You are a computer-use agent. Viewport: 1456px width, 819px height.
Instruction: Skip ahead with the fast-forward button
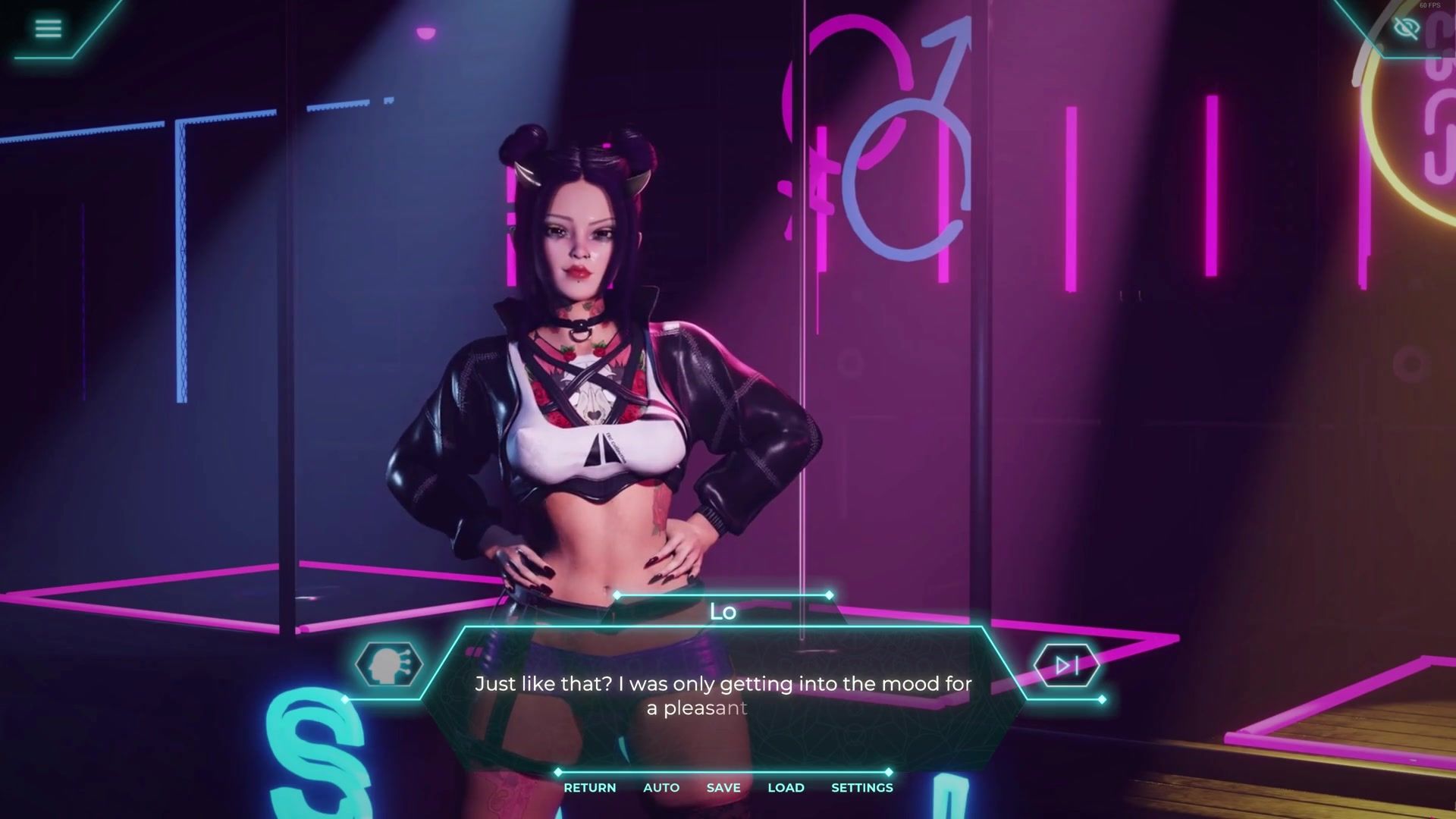[x=1066, y=665]
